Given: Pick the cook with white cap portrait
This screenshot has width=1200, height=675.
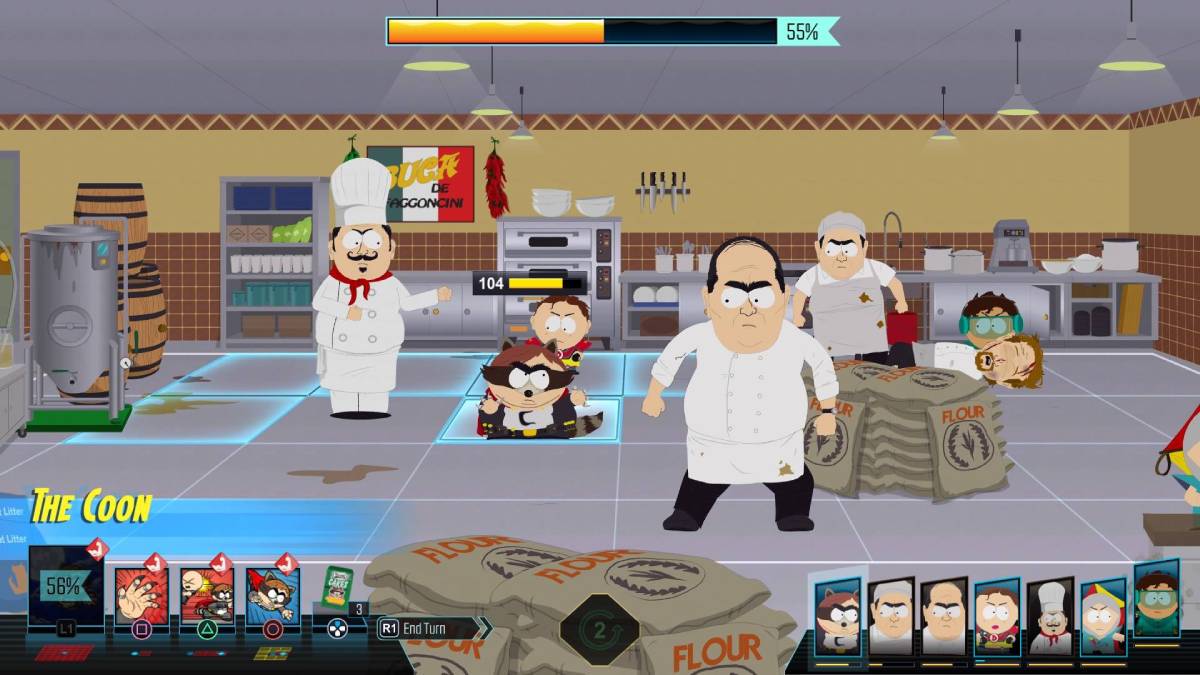Looking at the screenshot, I should coord(890,617).
